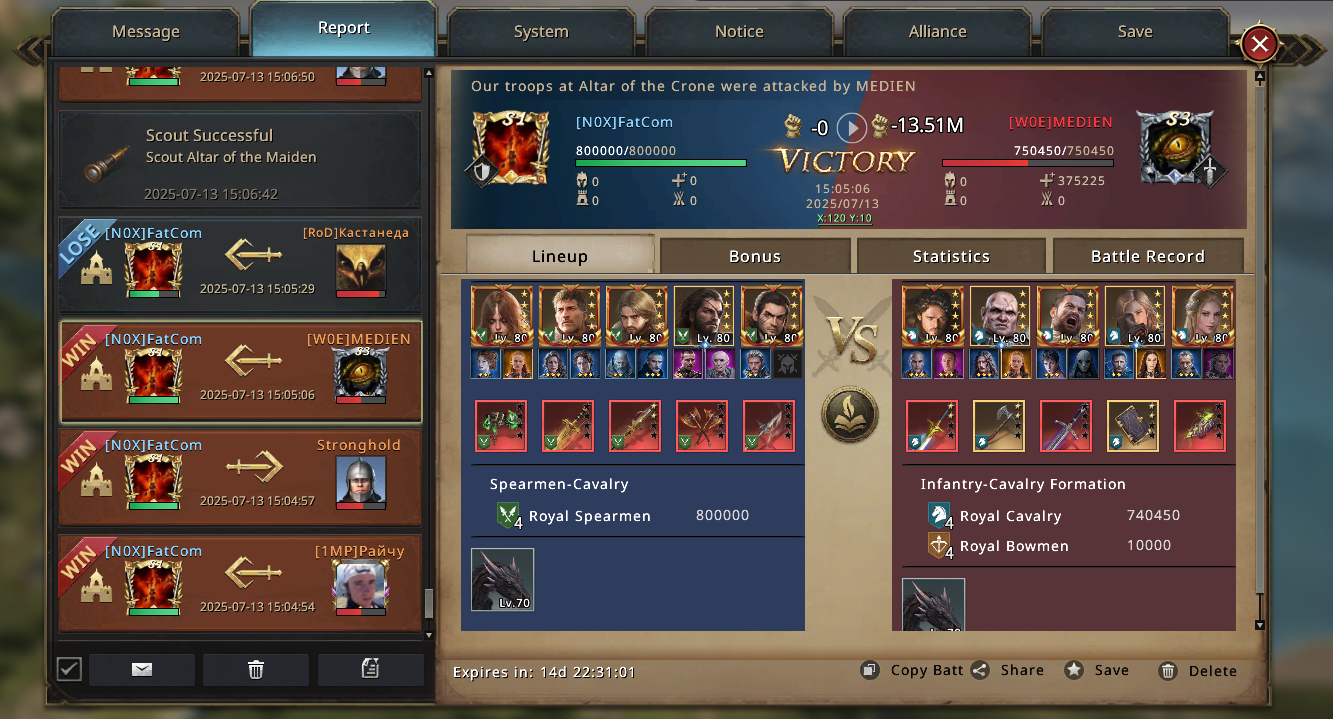Select the lost battle report against Кастанеда
This screenshot has height=719, width=1333.
click(240, 264)
